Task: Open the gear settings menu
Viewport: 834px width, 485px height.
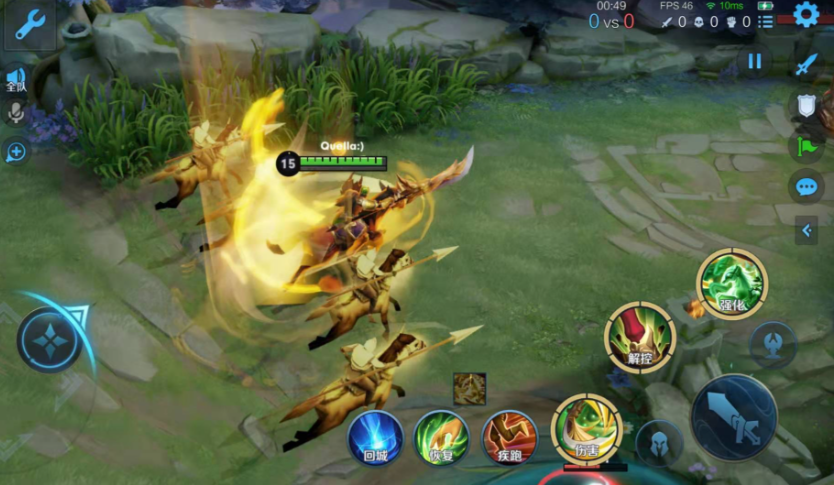Action: click(806, 15)
